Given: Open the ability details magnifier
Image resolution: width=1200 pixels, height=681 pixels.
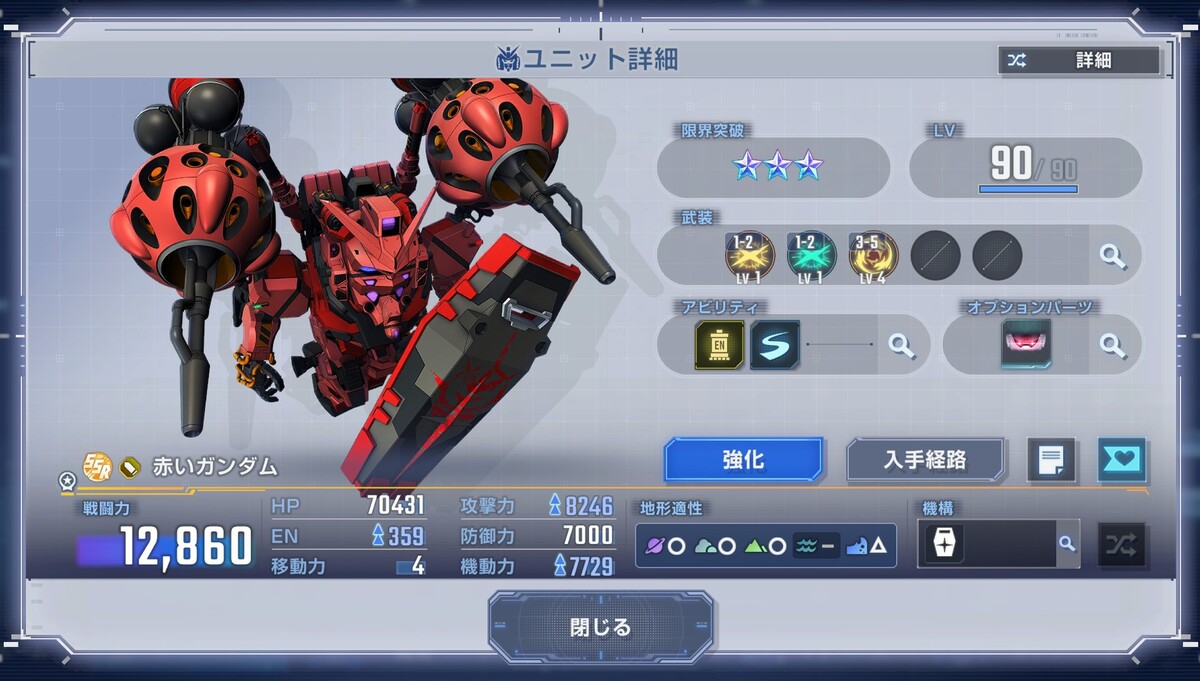Looking at the screenshot, I should tap(901, 345).
